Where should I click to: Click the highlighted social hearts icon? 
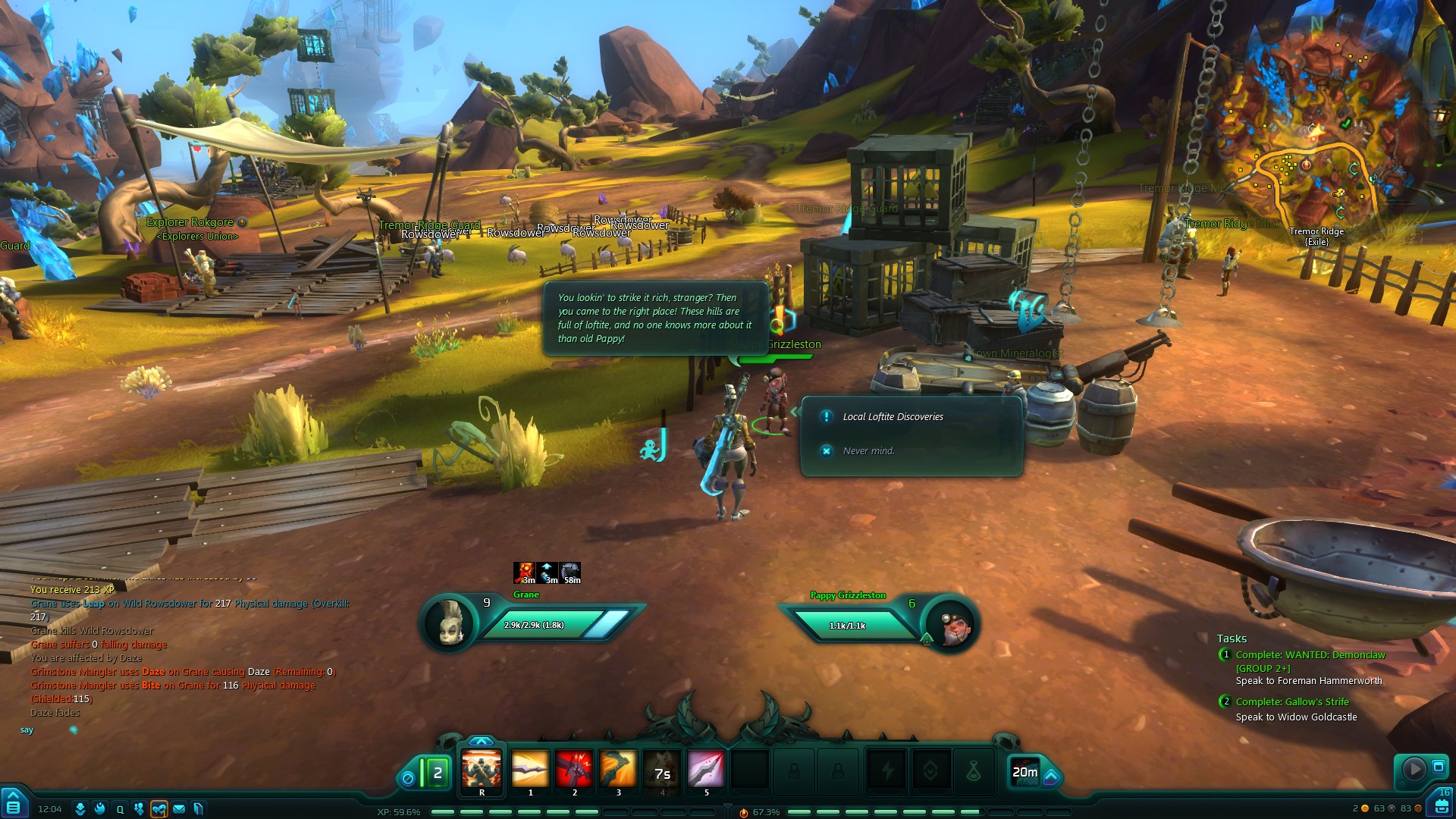tap(159, 809)
